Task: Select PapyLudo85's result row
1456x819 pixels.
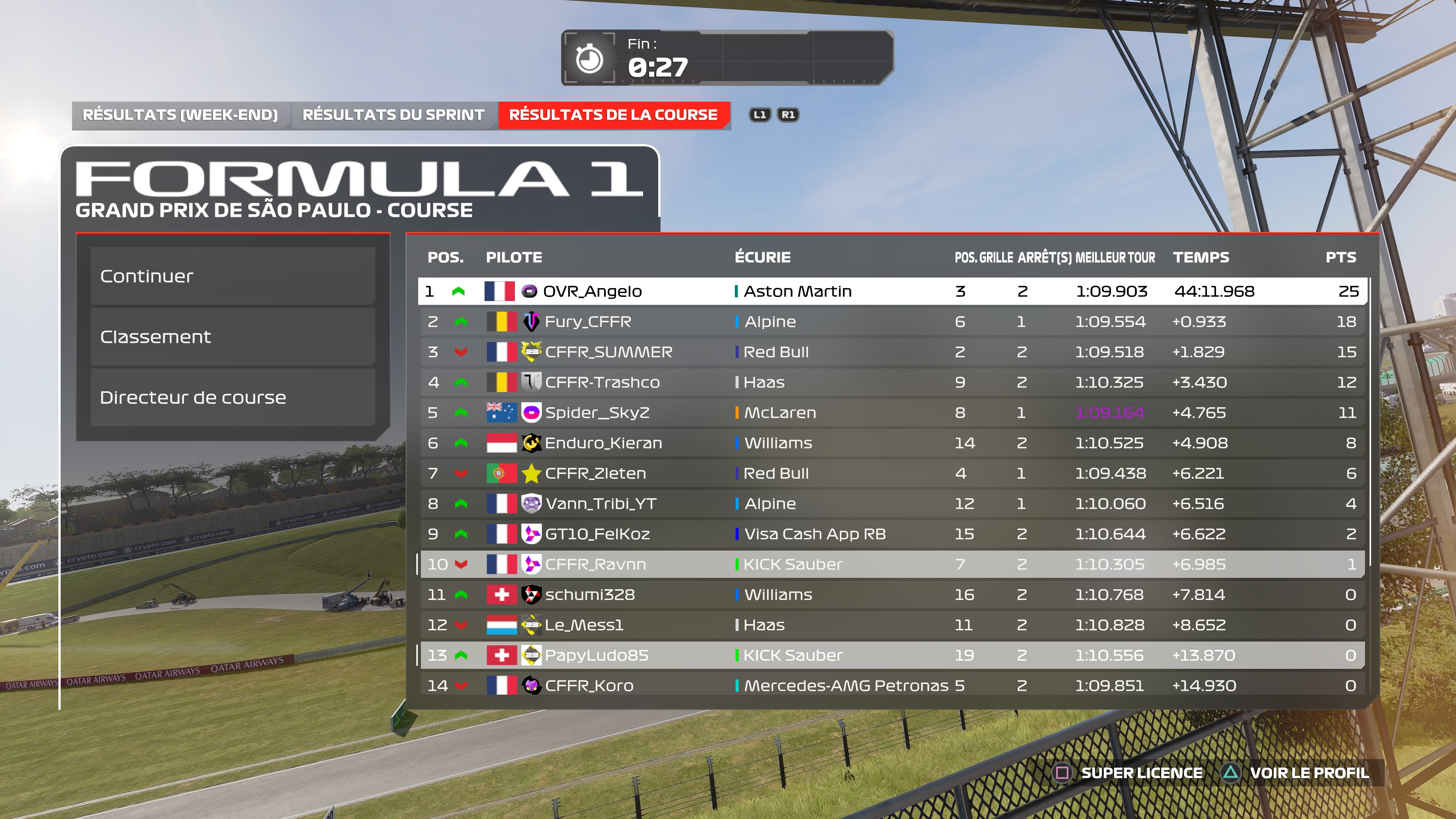Action: [x=891, y=656]
